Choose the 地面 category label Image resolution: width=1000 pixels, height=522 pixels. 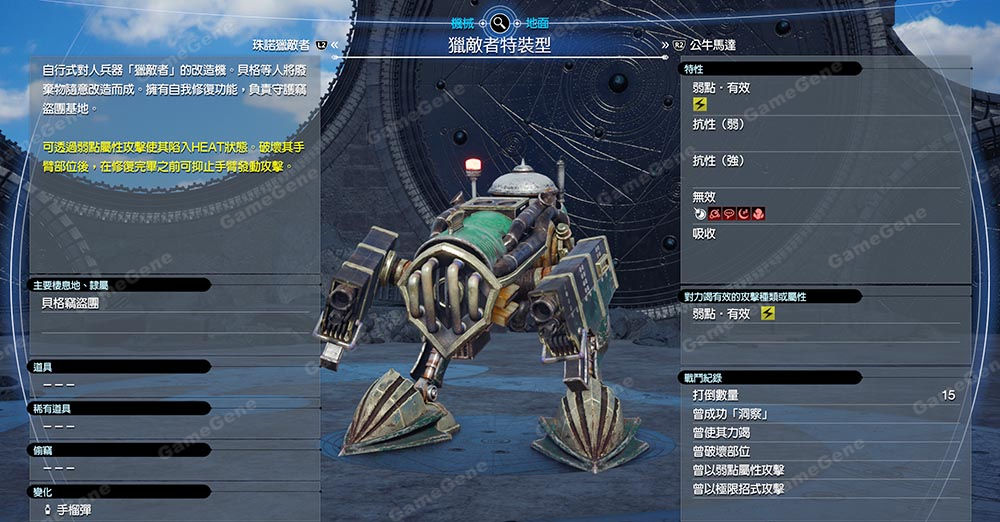536,21
